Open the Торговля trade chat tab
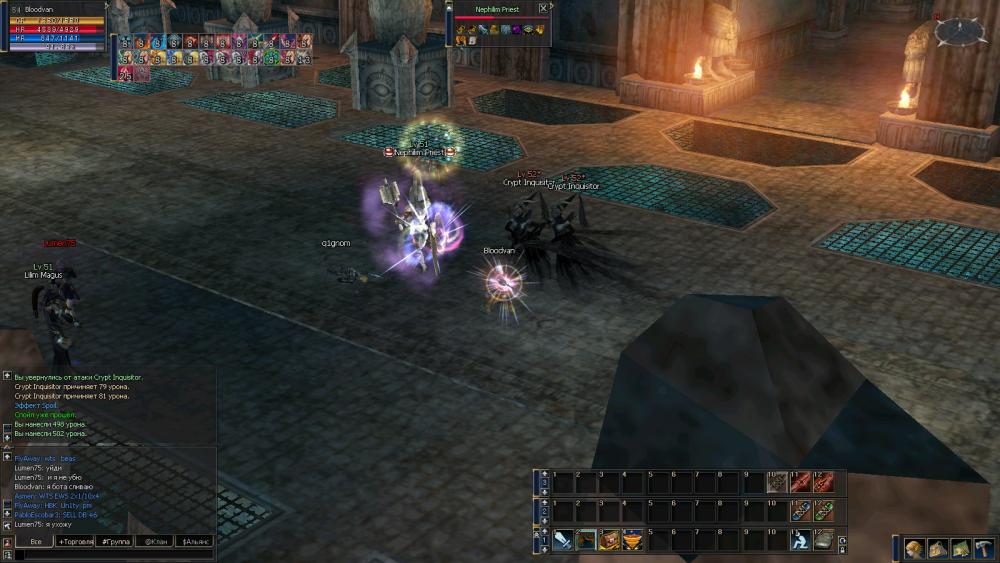Image resolution: width=1000 pixels, height=563 pixels. coord(75,541)
